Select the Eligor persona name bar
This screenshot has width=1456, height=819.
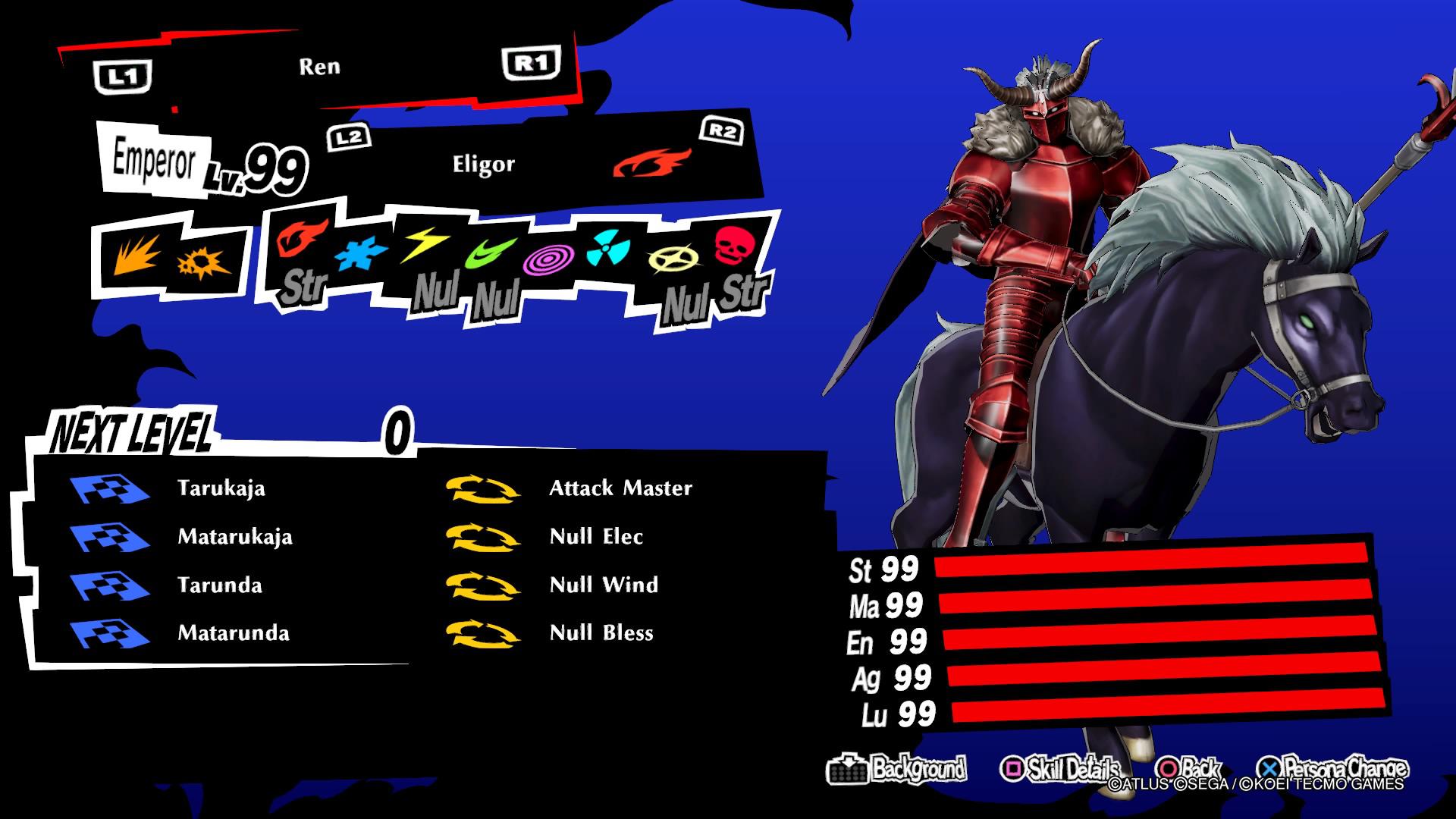(483, 164)
